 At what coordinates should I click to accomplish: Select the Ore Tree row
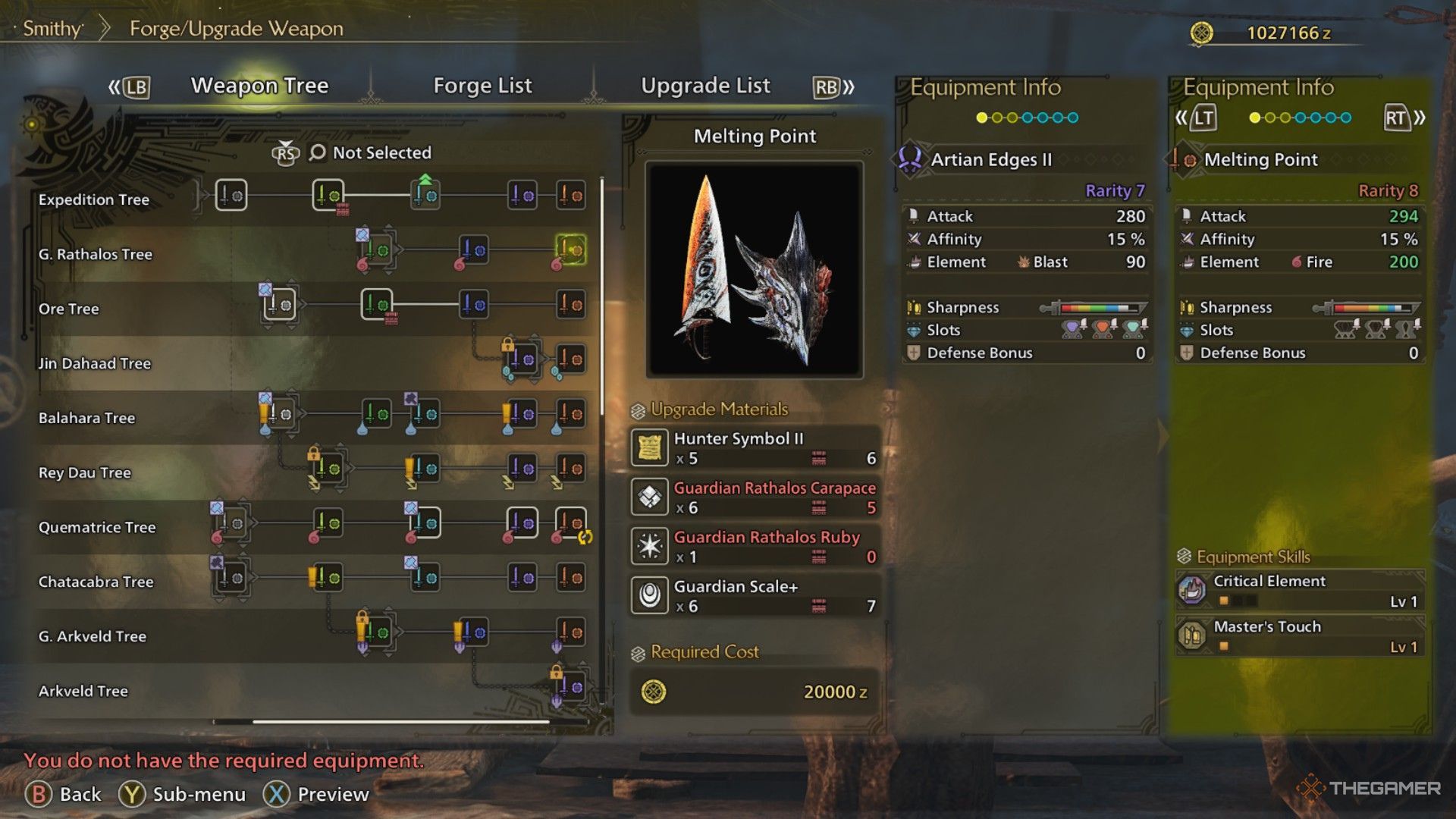pos(69,309)
